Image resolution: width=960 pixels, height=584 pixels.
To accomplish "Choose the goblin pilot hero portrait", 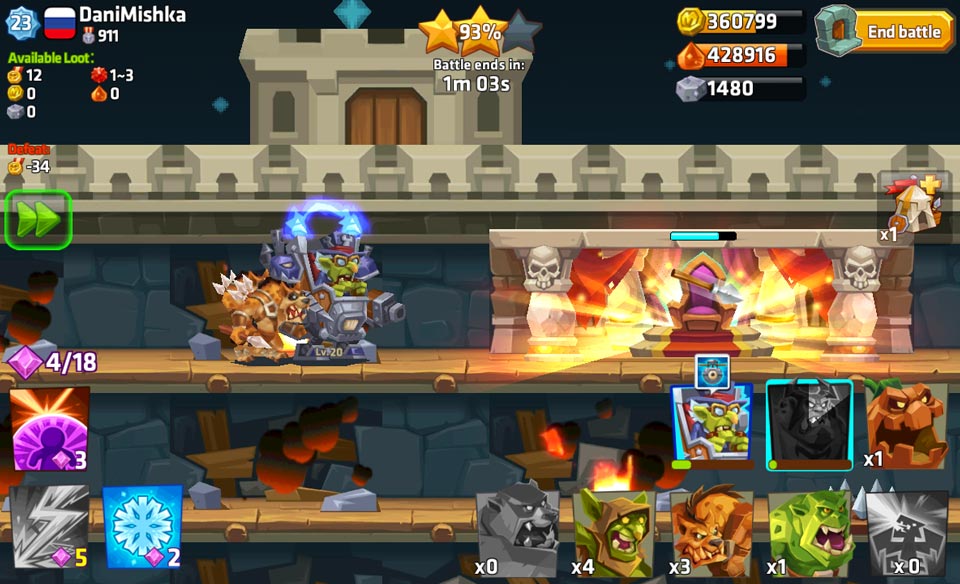I will (711, 424).
